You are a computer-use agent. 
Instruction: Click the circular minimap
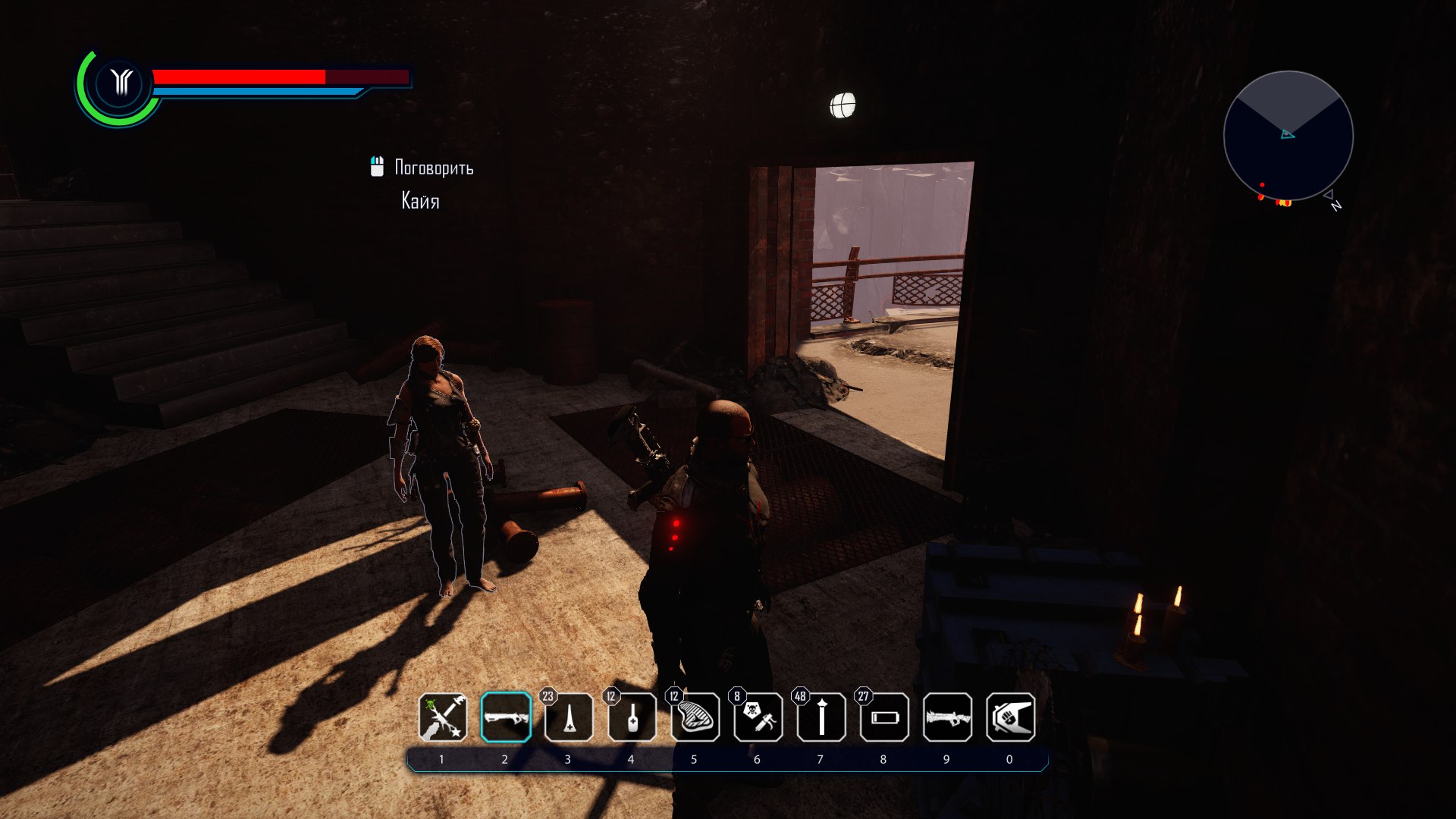click(x=1288, y=136)
